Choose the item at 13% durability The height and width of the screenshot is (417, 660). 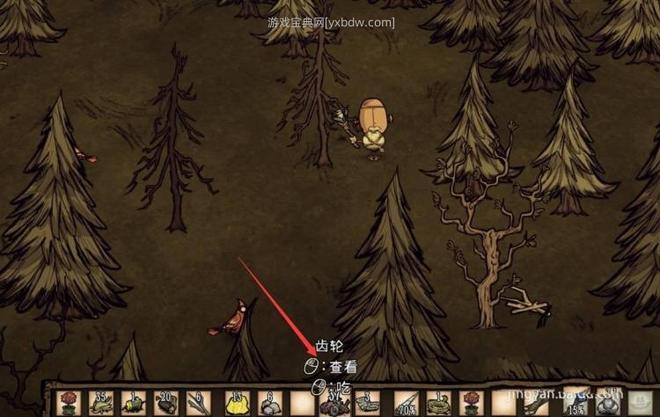[575, 403]
